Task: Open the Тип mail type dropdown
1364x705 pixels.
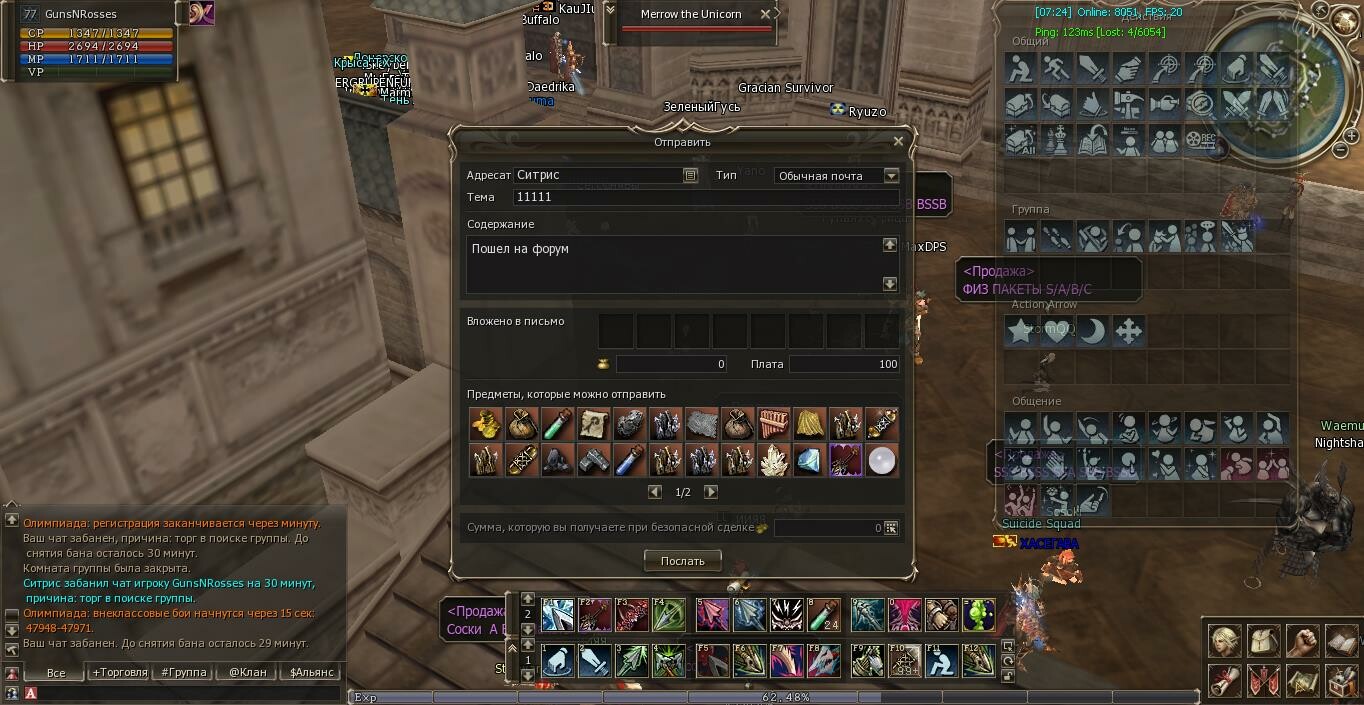Action: point(891,176)
